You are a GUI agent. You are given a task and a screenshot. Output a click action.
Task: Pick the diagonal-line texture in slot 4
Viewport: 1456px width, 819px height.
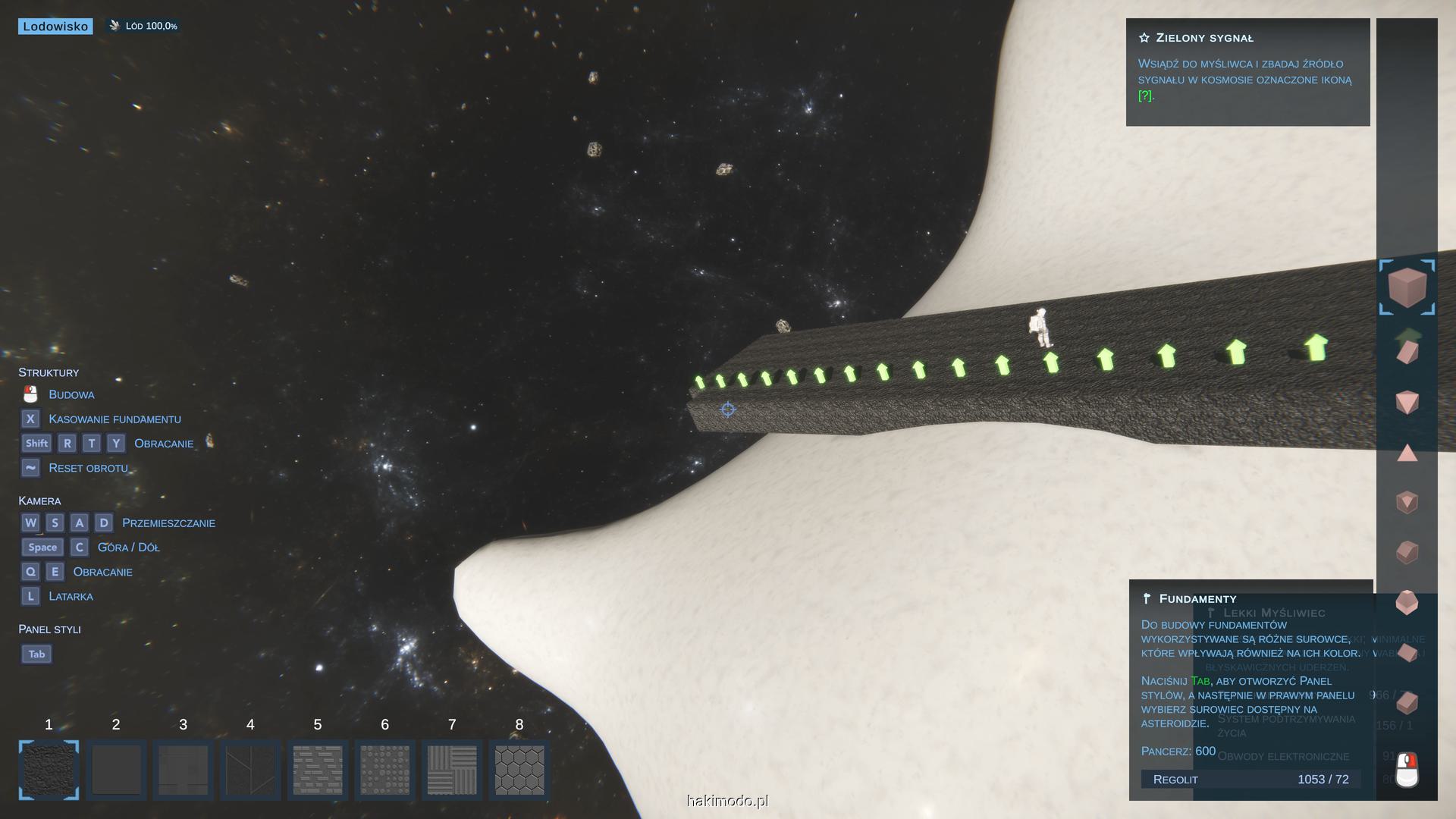pyautogui.click(x=250, y=770)
